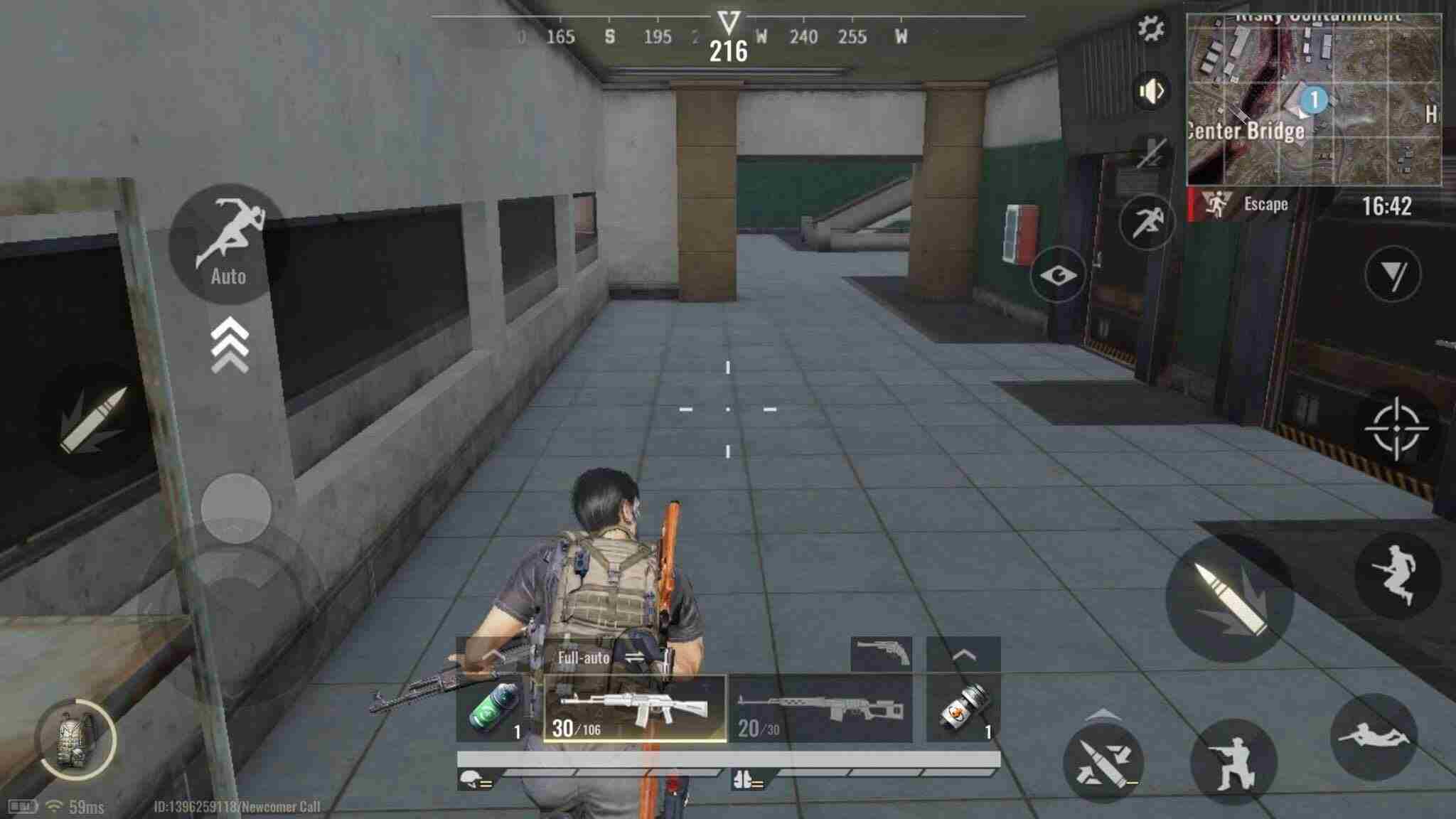Toggle the eye free-look button
Viewport: 1456px width, 819px height.
(x=1058, y=274)
